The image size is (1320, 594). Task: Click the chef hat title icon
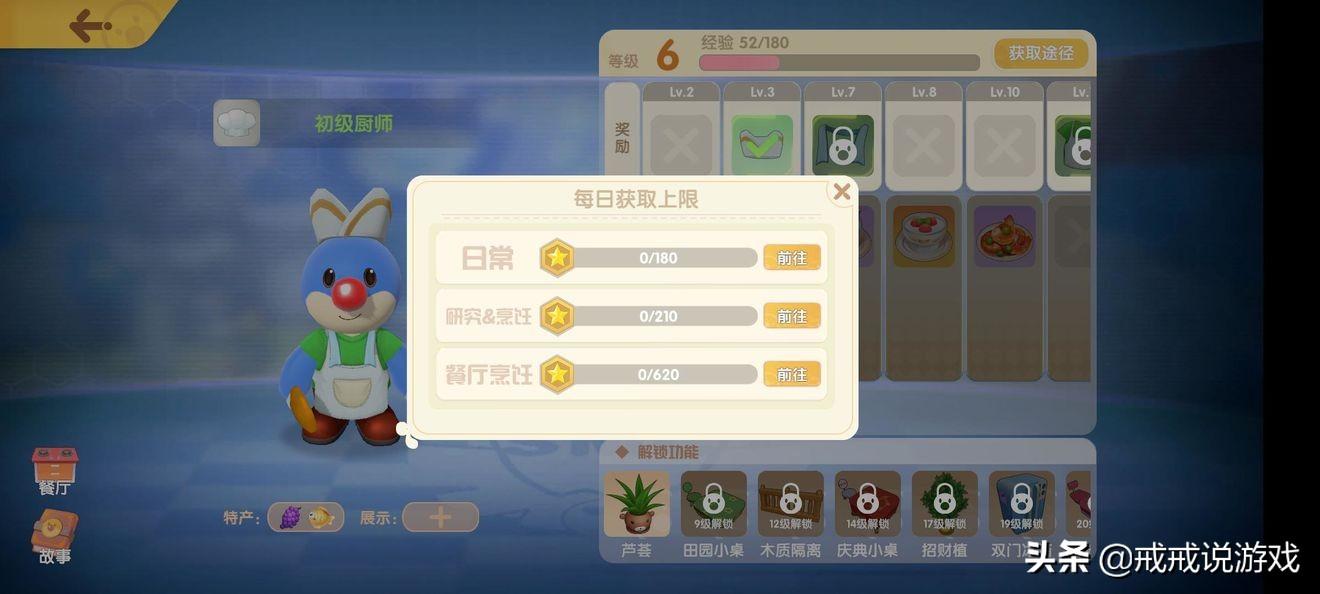237,123
